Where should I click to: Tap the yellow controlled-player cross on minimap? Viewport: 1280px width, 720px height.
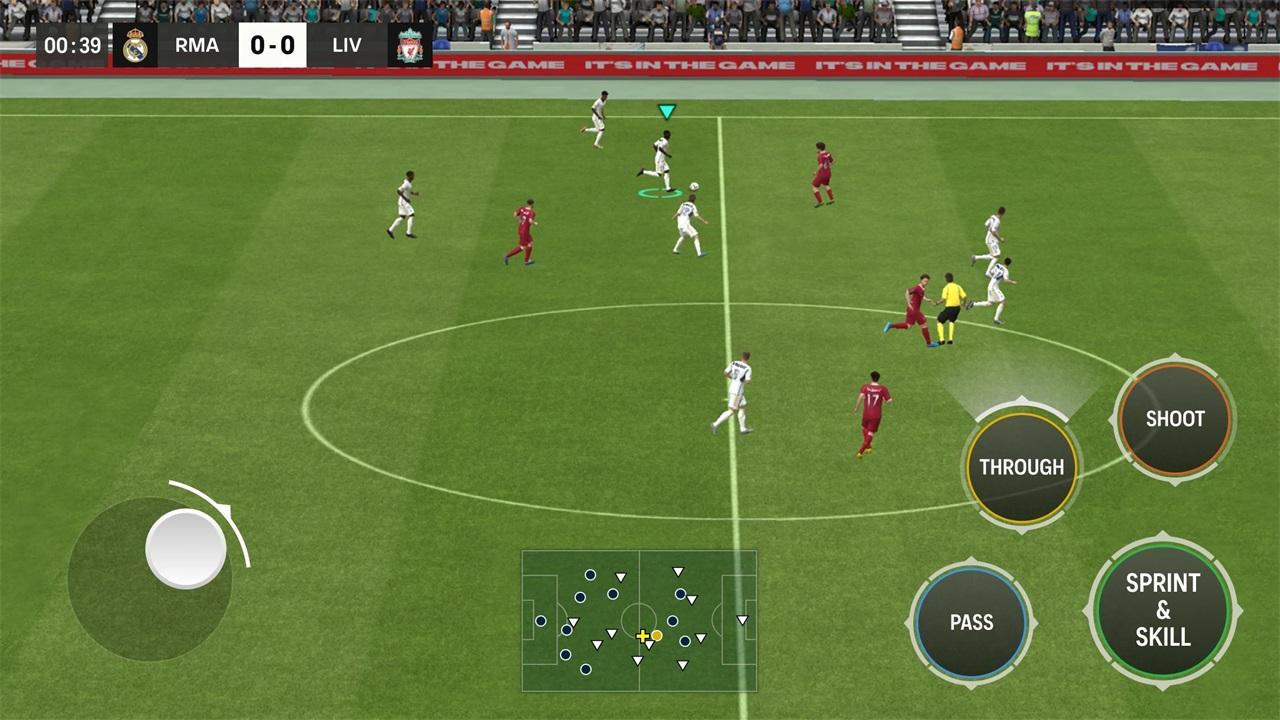(x=643, y=634)
